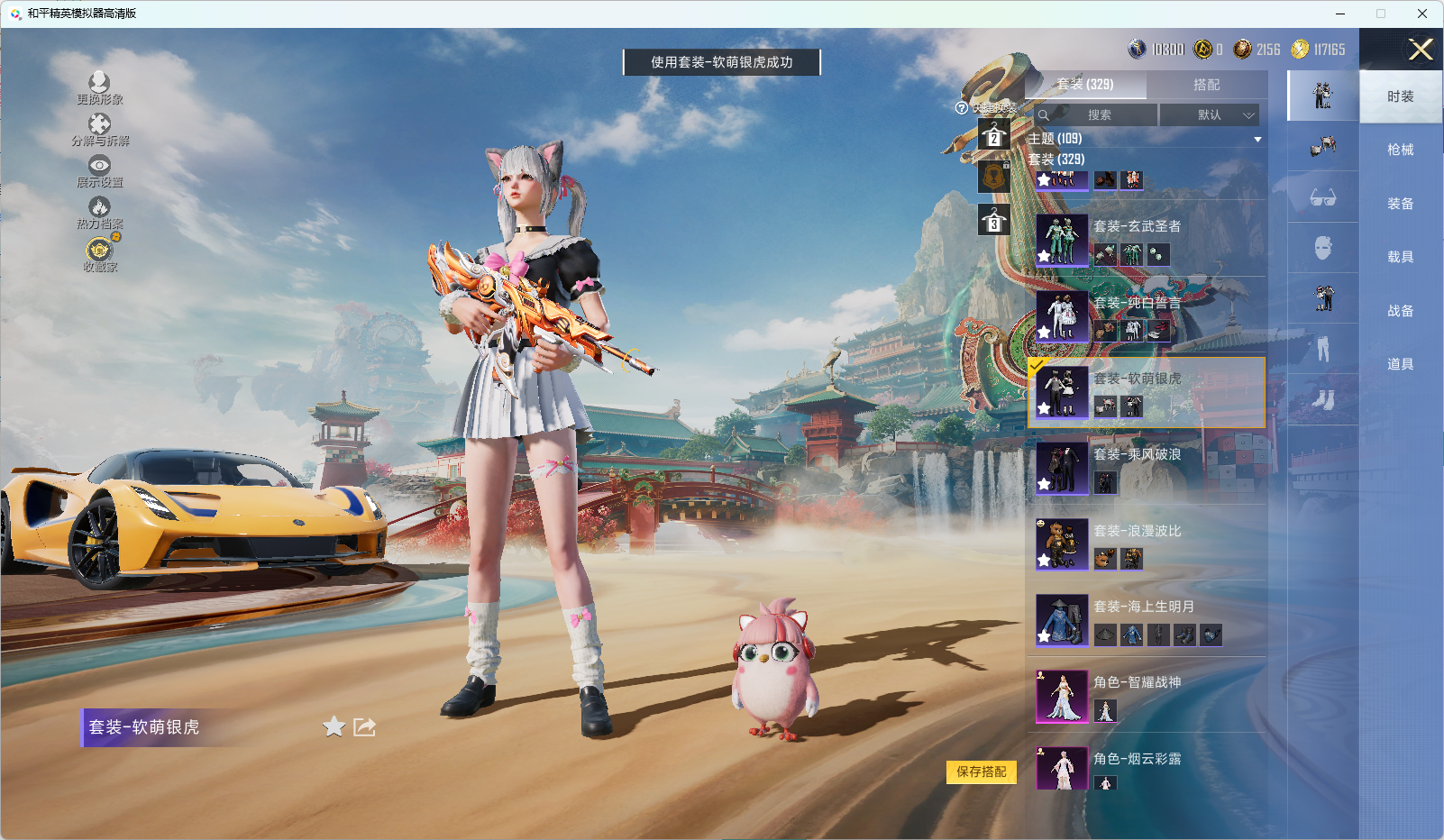The image size is (1444, 840).
Task: Switch to the 搭配 tab
Action: pyautogui.click(x=1206, y=85)
